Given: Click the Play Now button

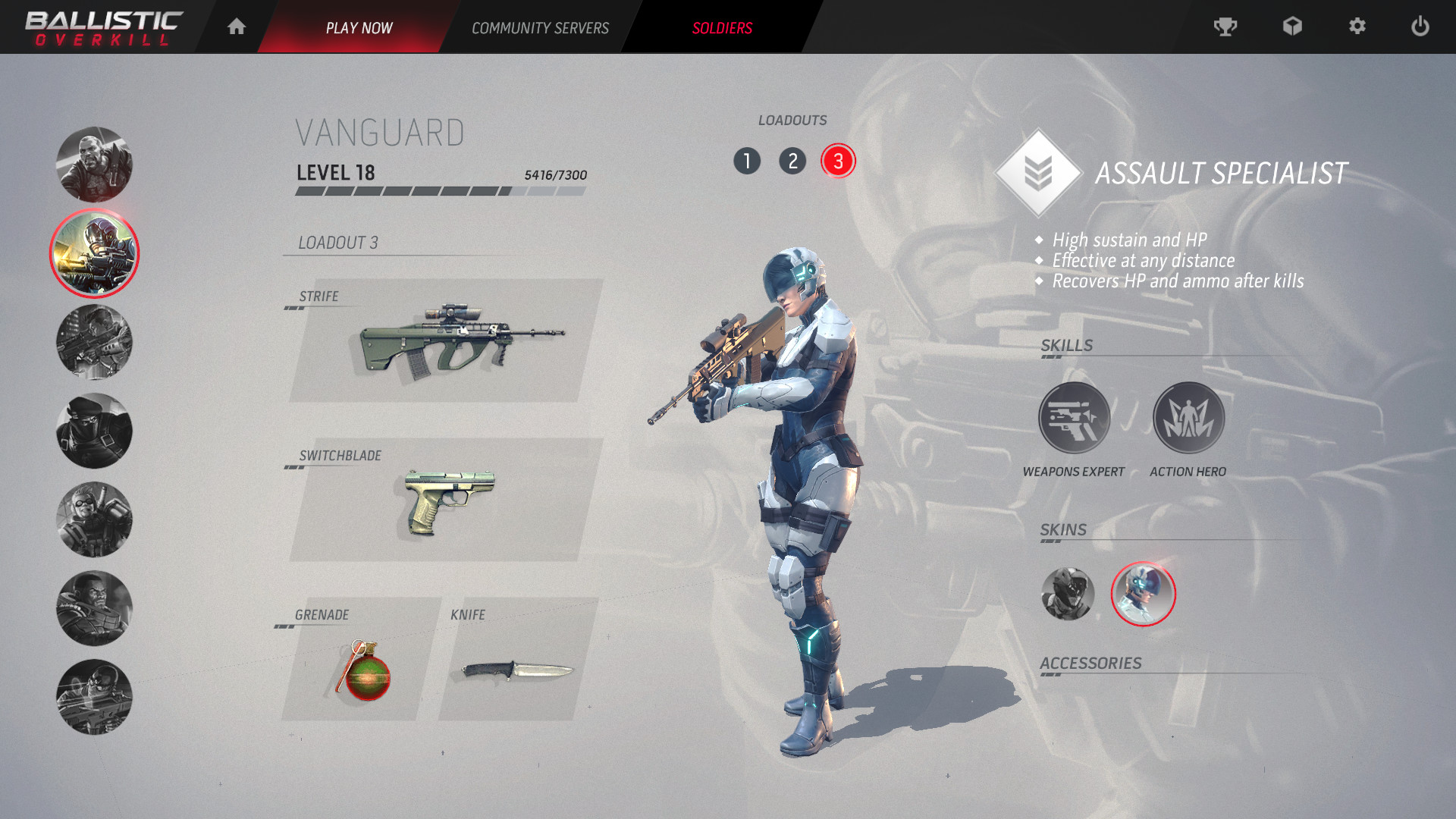Looking at the screenshot, I should pyautogui.click(x=359, y=27).
